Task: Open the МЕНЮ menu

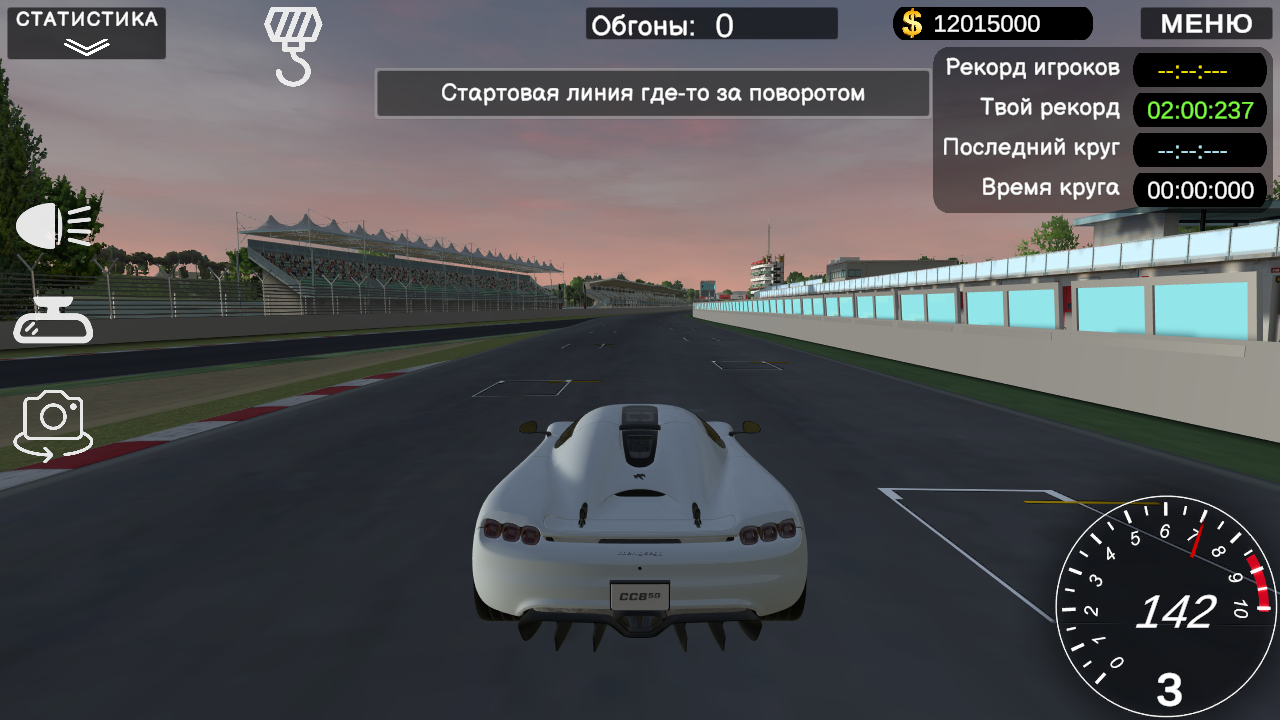Action: [x=1205, y=23]
